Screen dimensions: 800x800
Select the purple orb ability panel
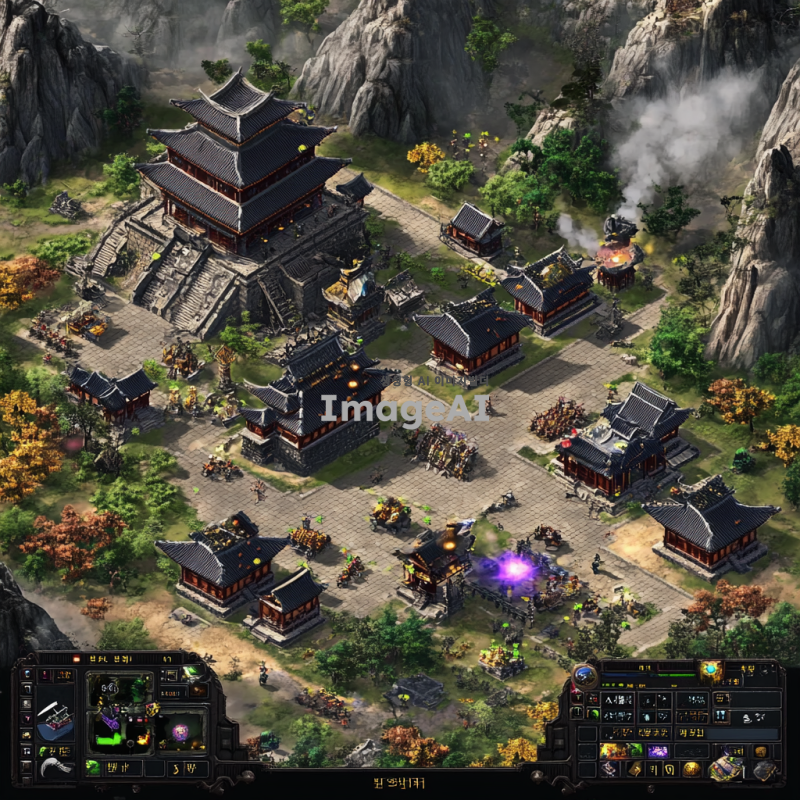(180, 731)
